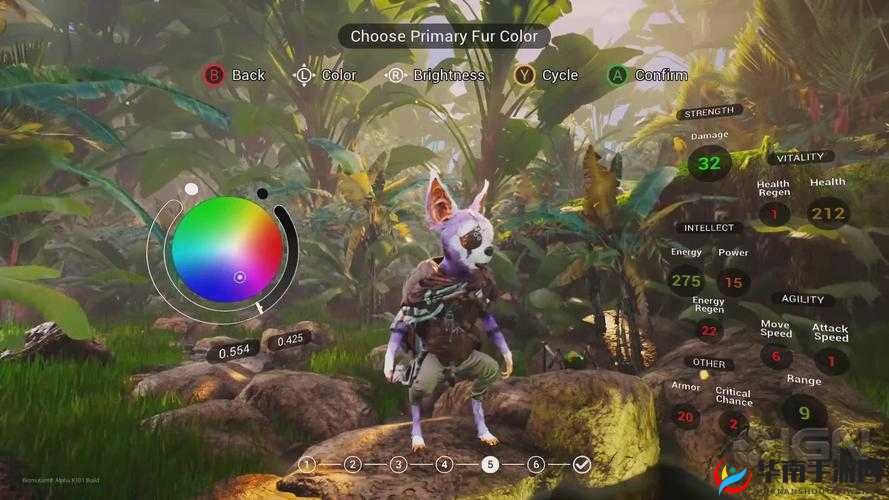Select step 3 in the progress bar
The width and height of the screenshot is (889, 500).
[398, 464]
